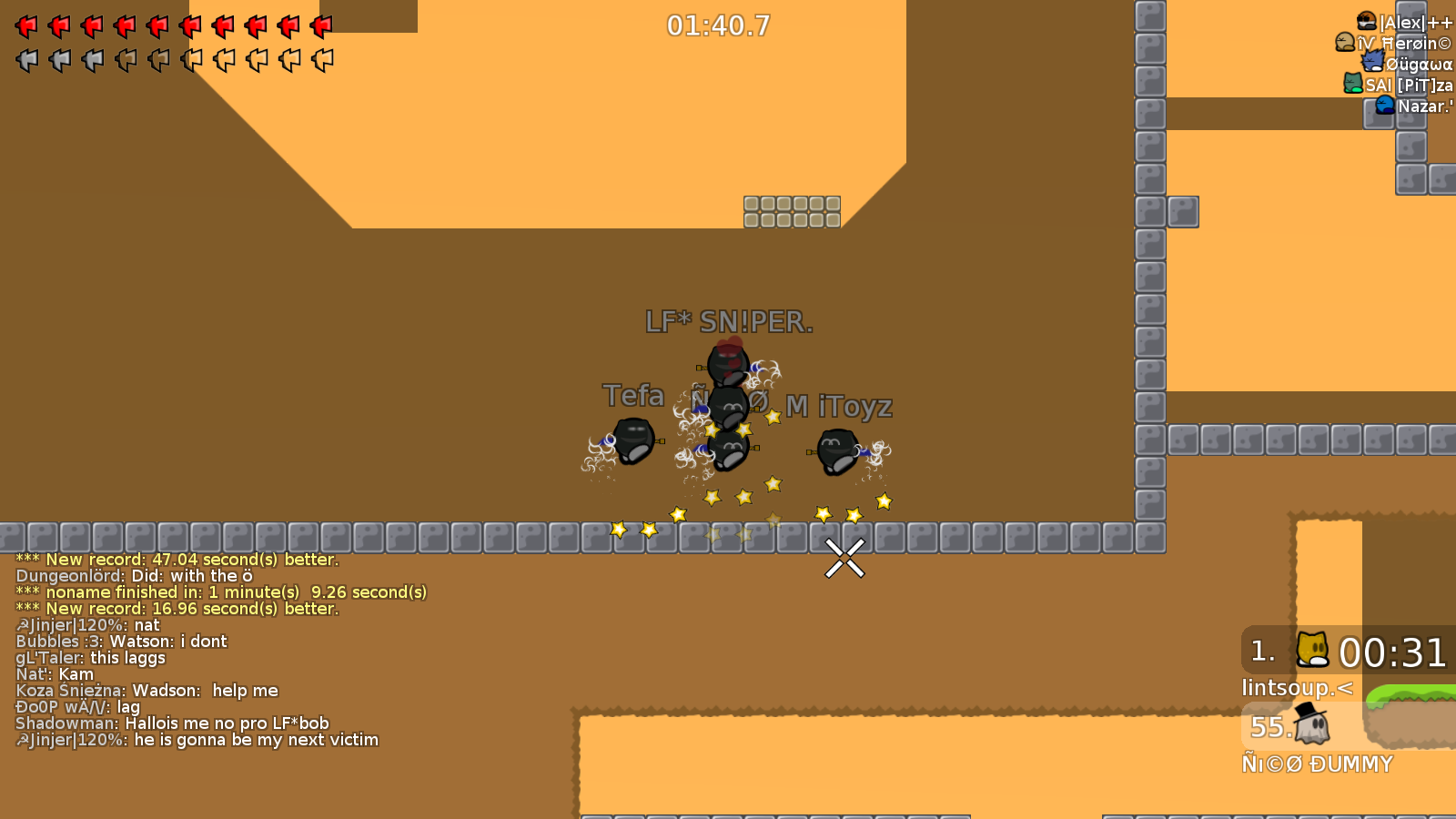The width and height of the screenshot is (1456, 819).
Task: Click SAI [PiT]za's green tee avatar
Action: coord(1353,83)
